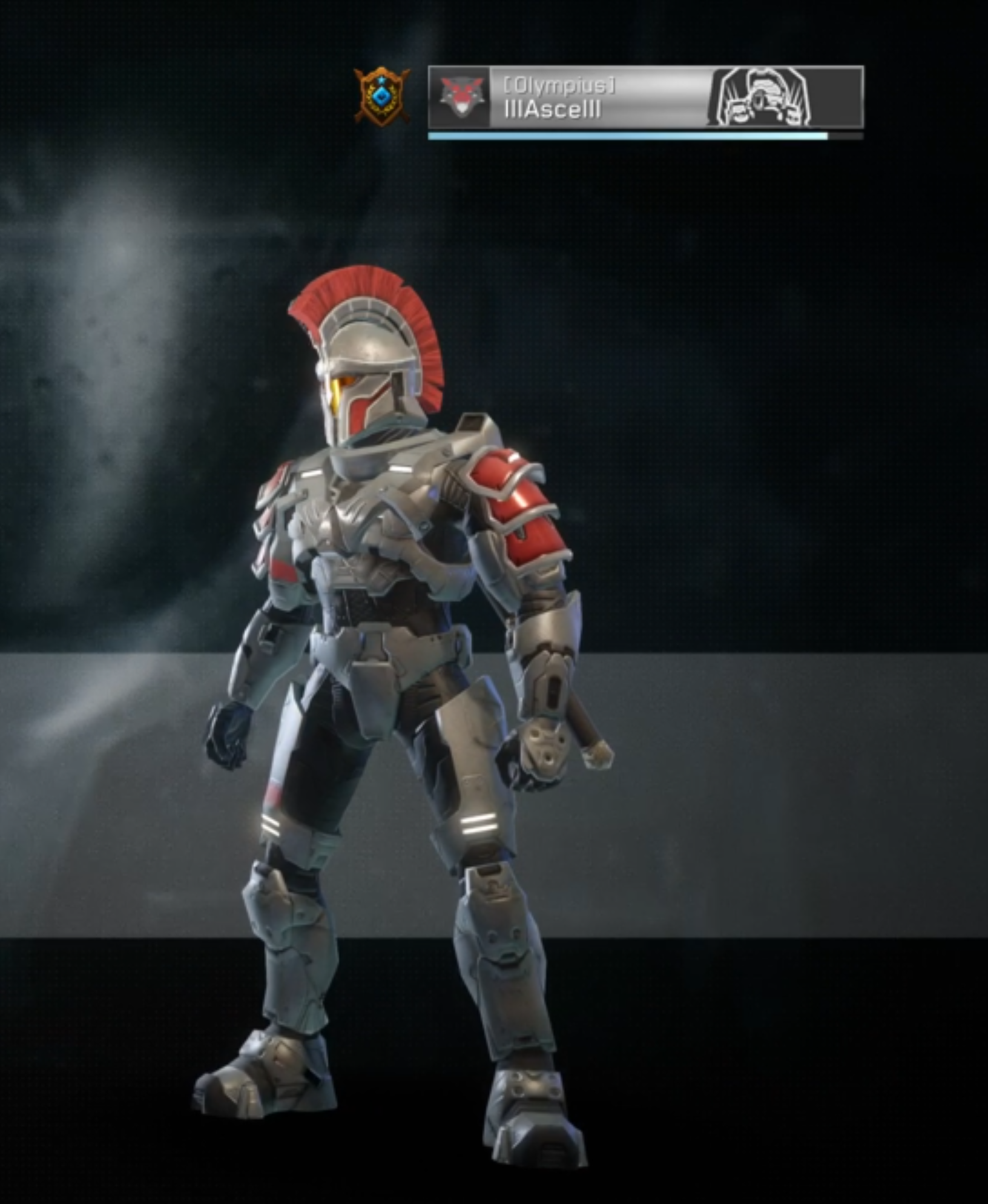Click the white figure icon on the nameplate

[x=762, y=98]
